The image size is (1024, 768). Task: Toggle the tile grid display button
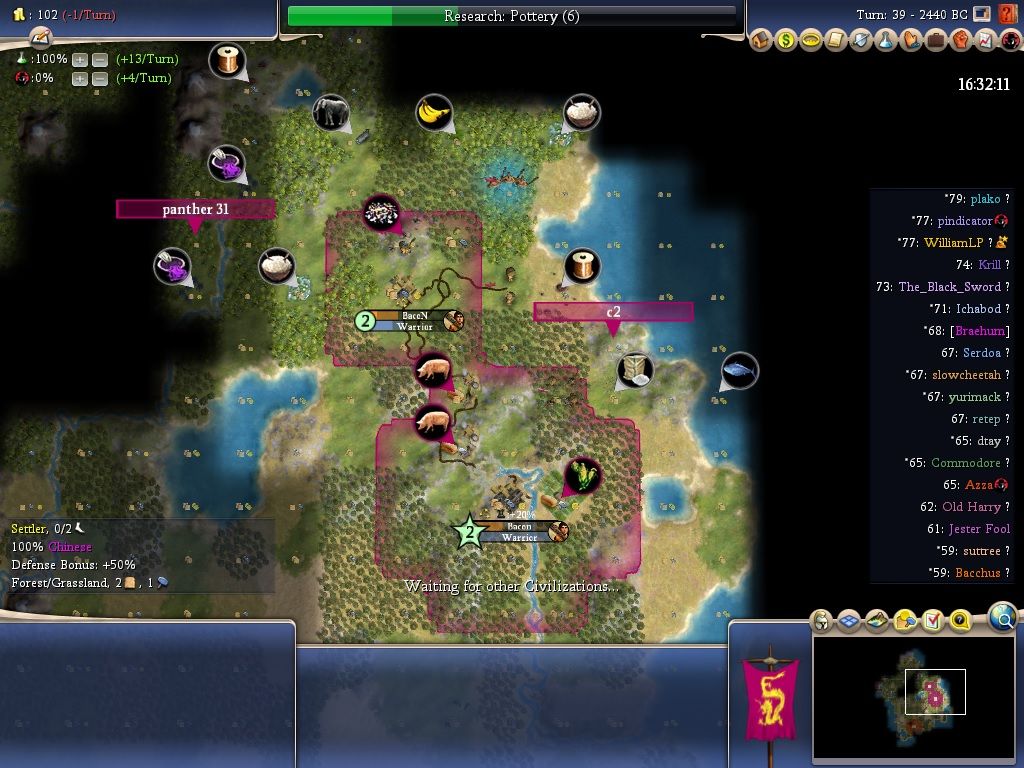(x=849, y=621)
